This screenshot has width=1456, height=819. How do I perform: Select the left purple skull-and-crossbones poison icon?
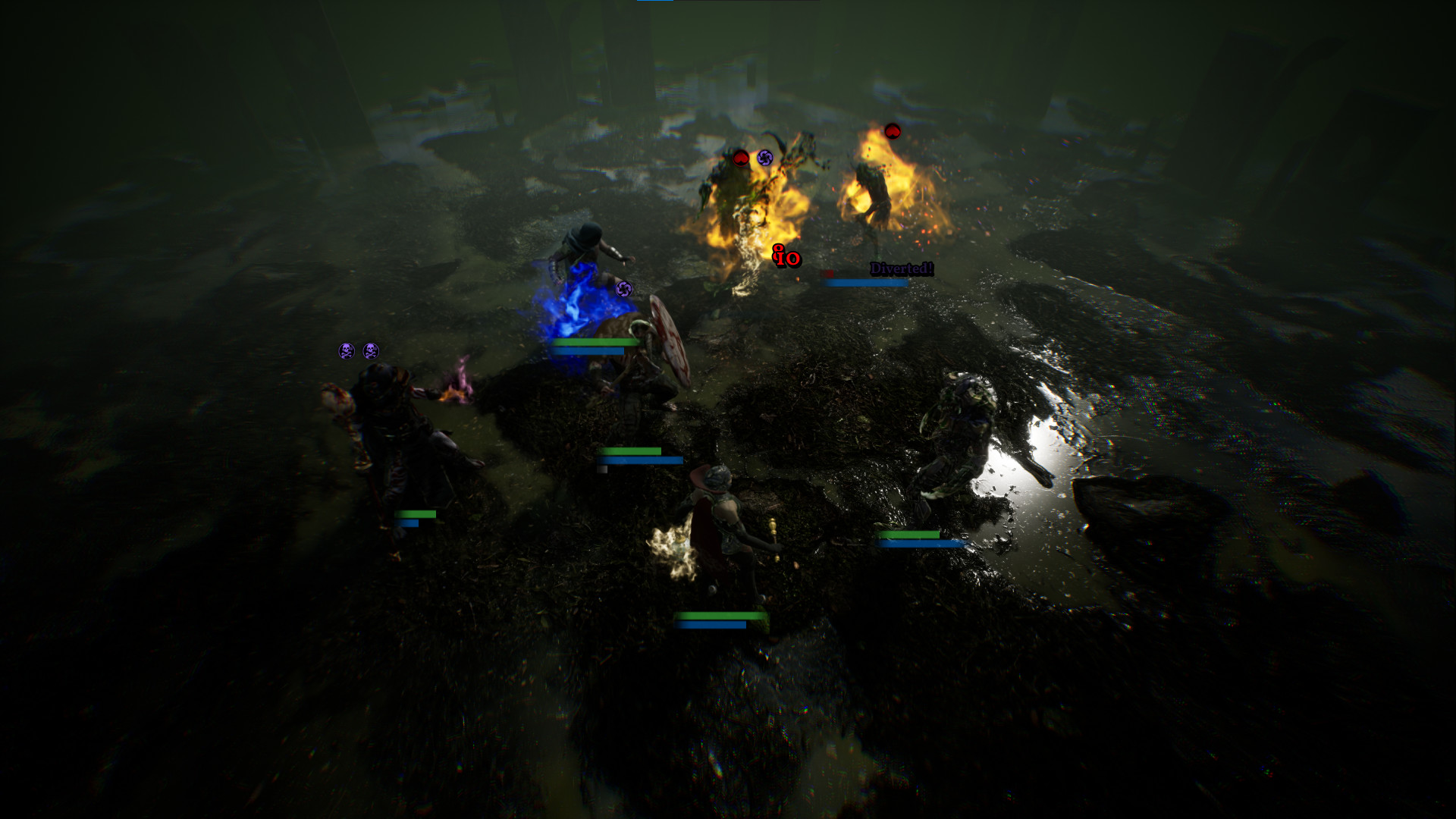pyautogui.click(x=347, y=350)
